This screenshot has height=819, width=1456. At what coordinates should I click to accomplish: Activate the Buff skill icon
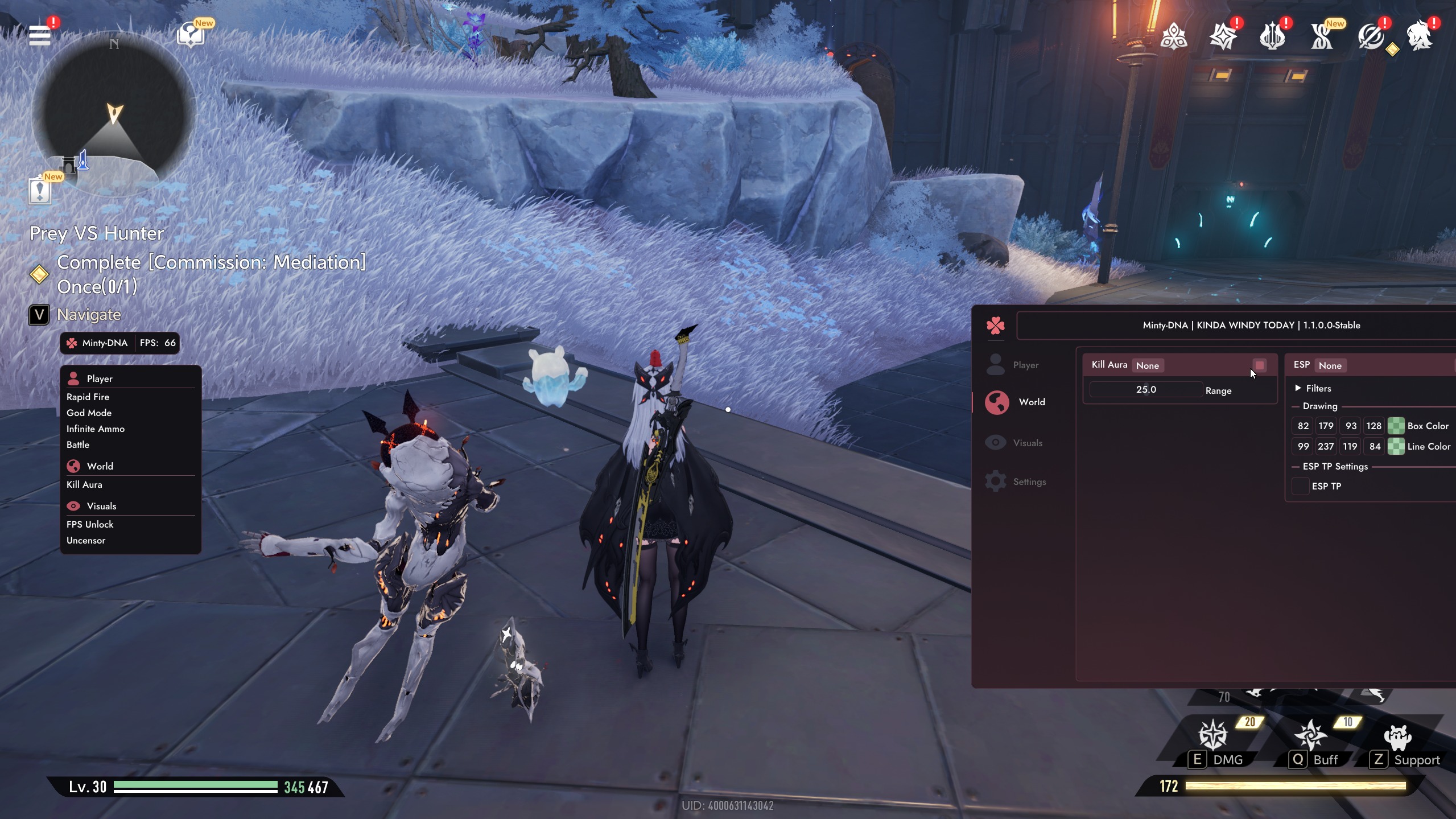[1310, 735]
